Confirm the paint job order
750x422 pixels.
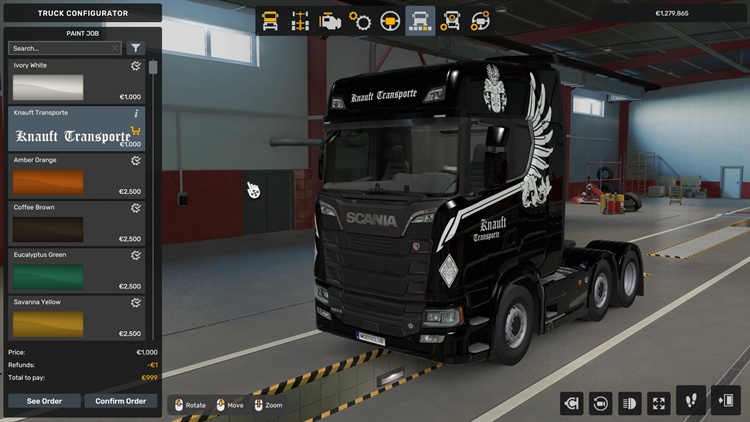click(x=121, y=401)
